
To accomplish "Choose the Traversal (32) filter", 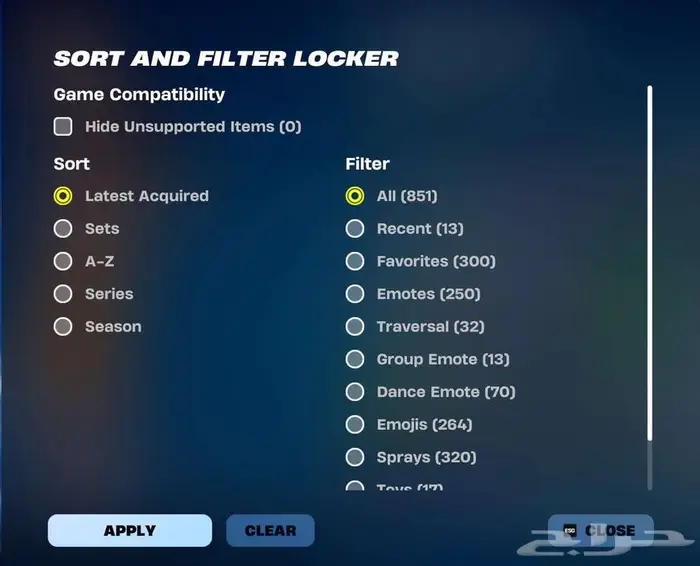I will point(355,327).
